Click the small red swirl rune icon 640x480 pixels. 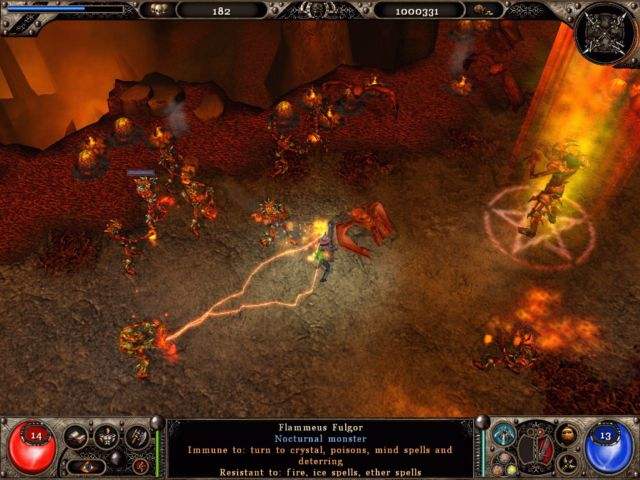coord(141,465)
